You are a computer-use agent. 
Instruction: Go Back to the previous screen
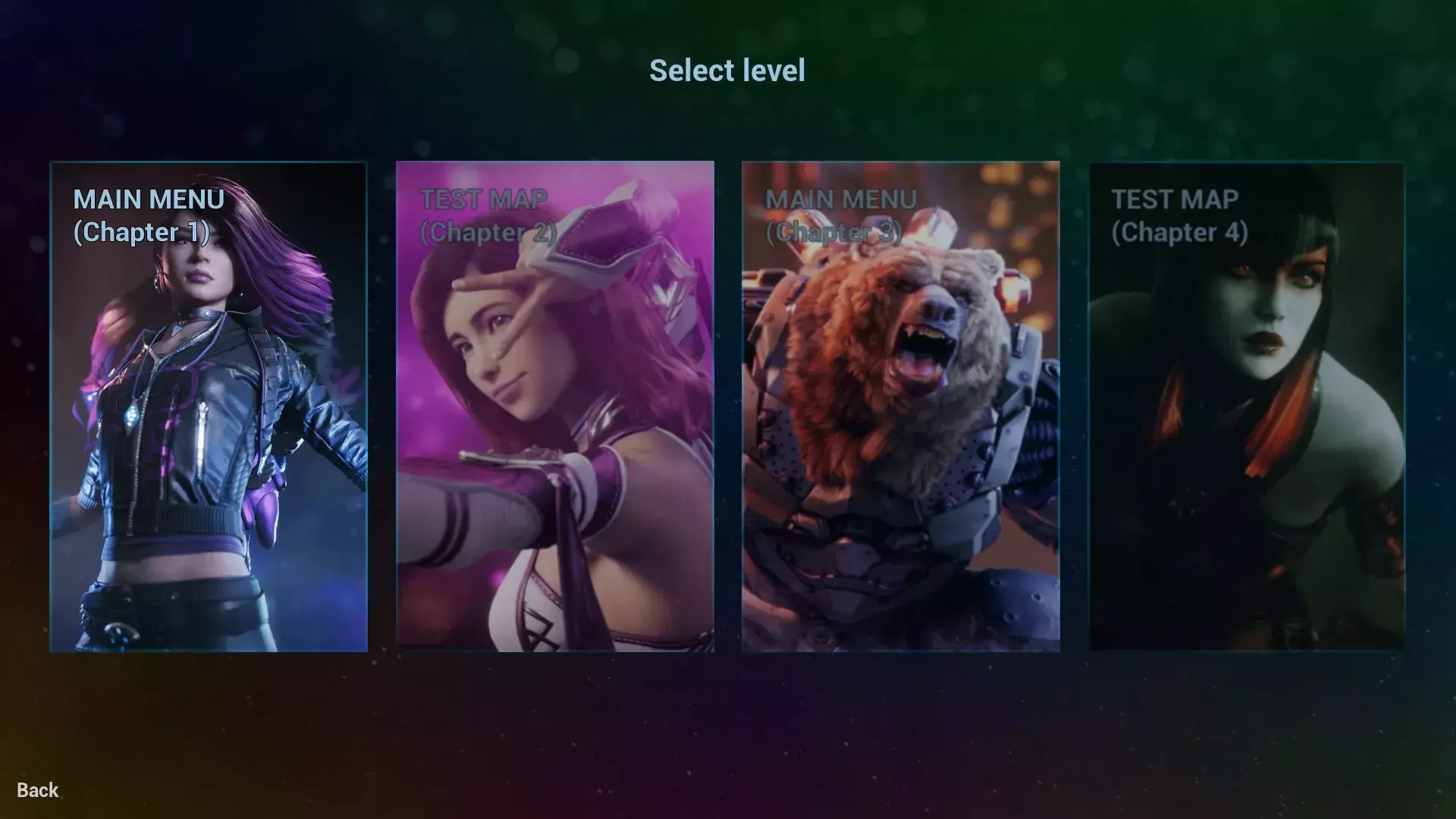pos(38,790)
